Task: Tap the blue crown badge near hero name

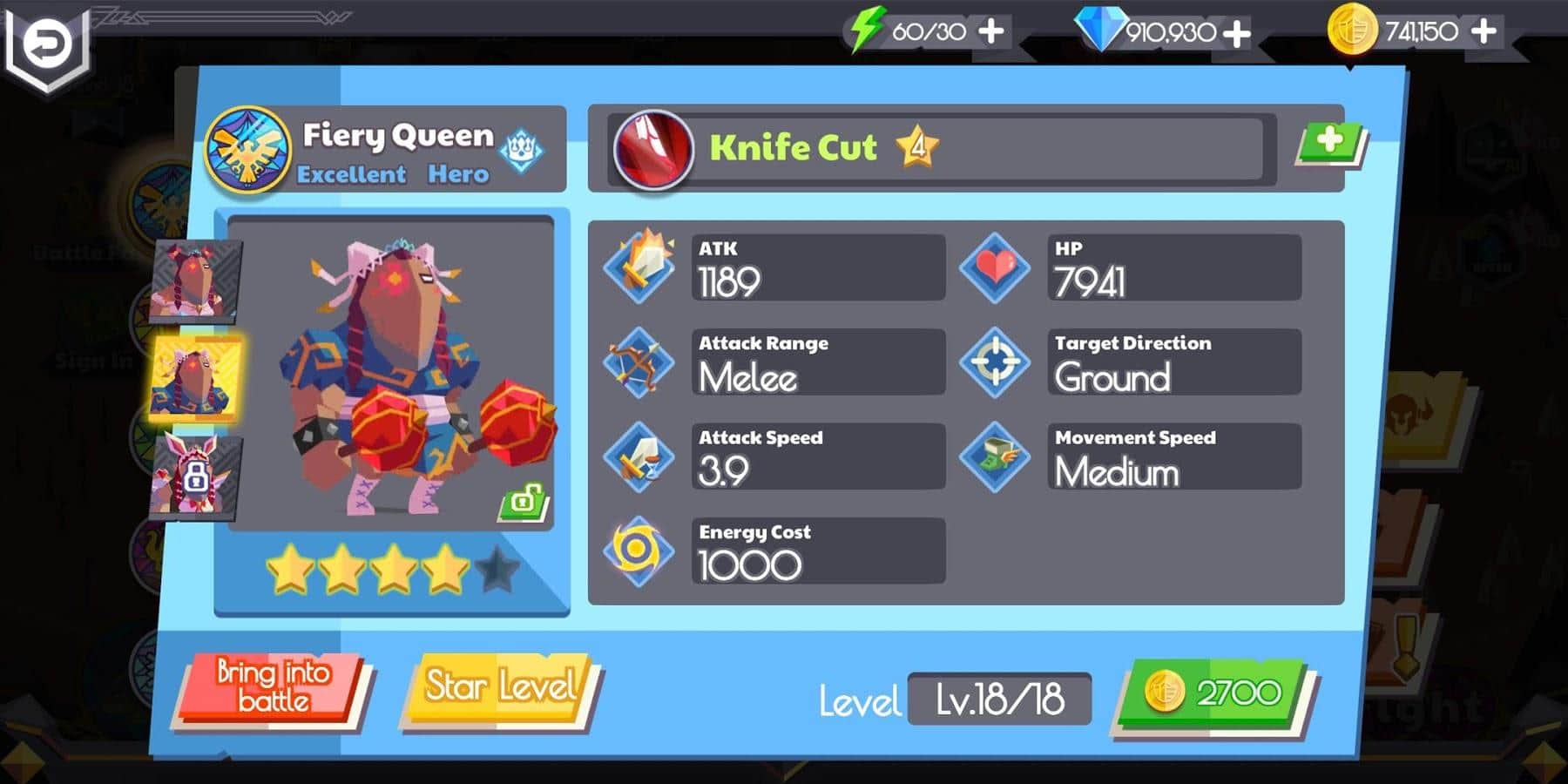Action: tap(522, 151)
